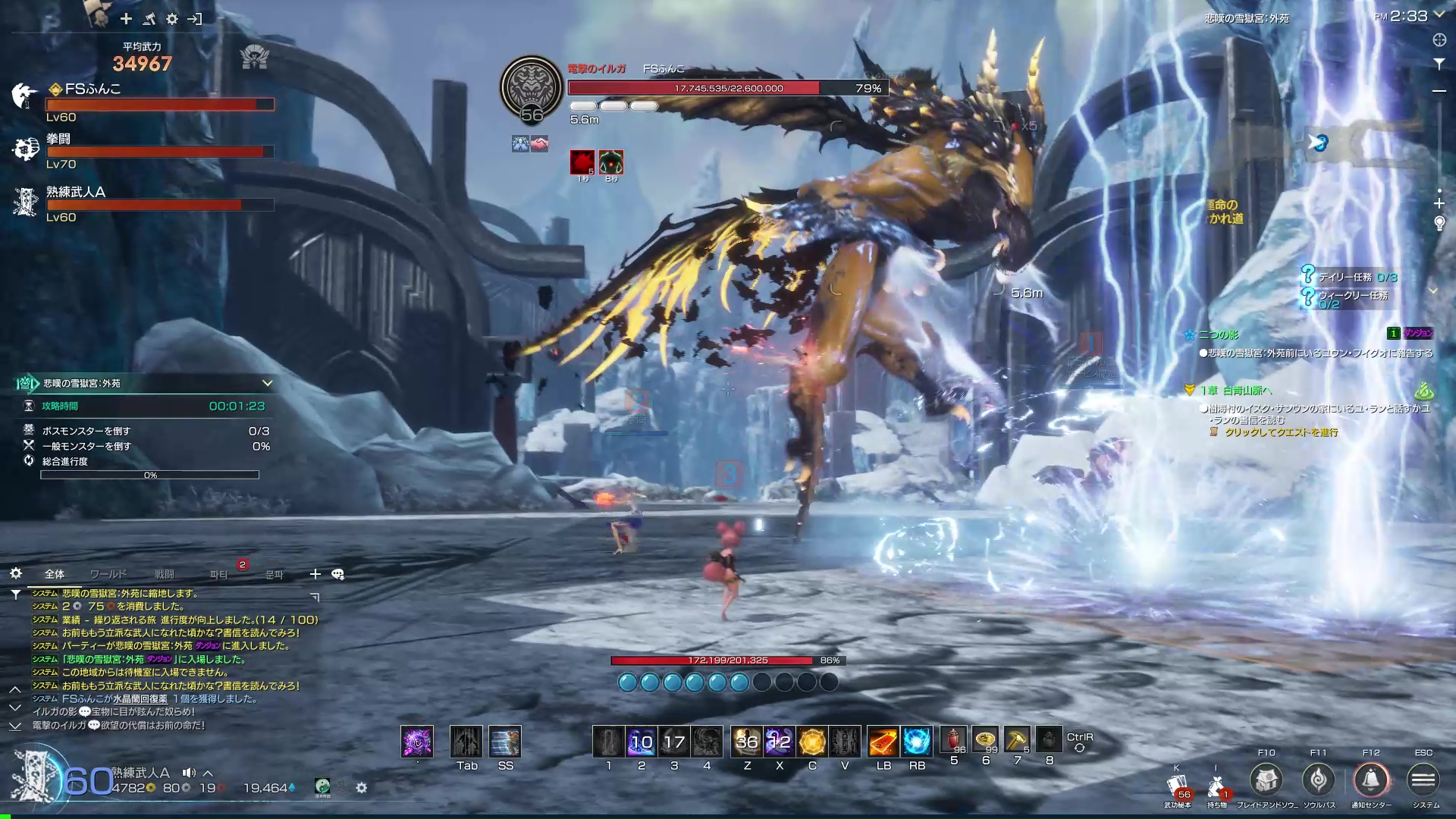Activate the golden C skill icon
The image size is (1456, 819).
(812, 741)
